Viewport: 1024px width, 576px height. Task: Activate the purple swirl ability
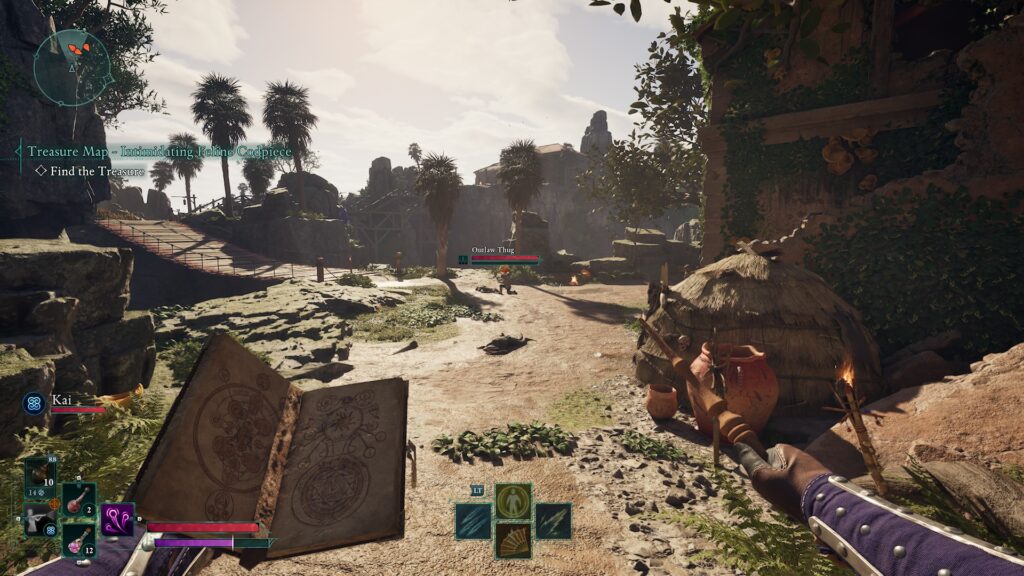click(118, 519)
